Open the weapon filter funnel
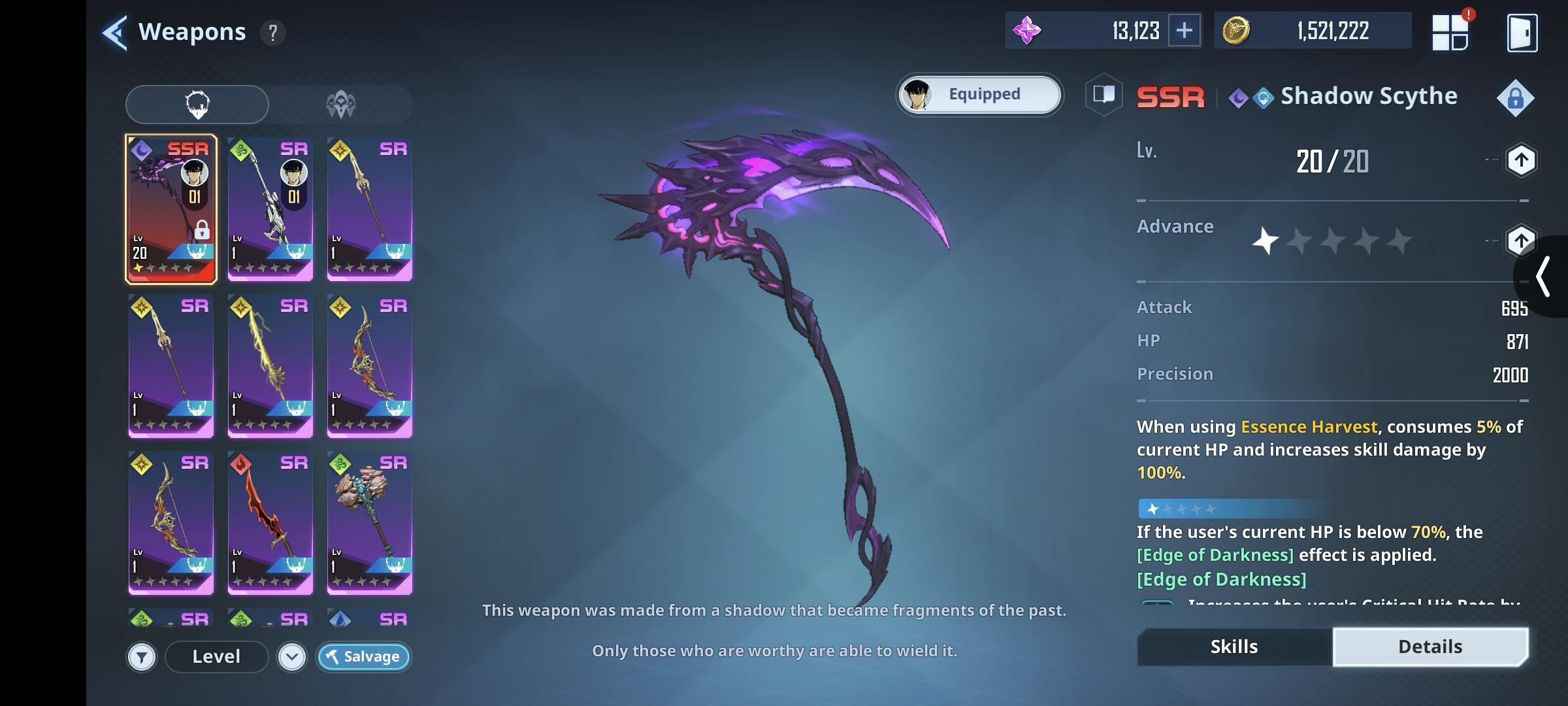The image size is (1568, 706). [x=142, y=657]
